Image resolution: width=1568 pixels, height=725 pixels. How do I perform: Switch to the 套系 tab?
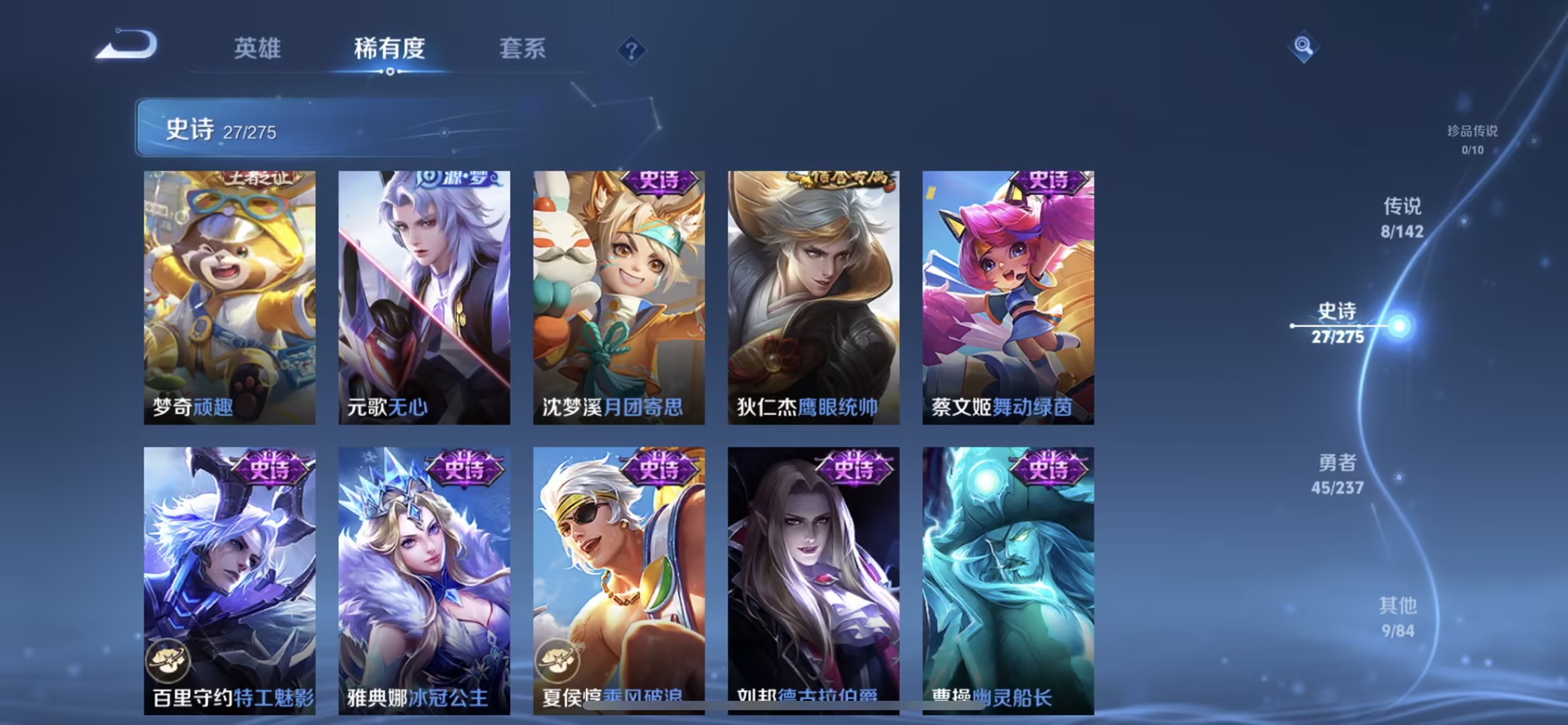coord(522,48)
